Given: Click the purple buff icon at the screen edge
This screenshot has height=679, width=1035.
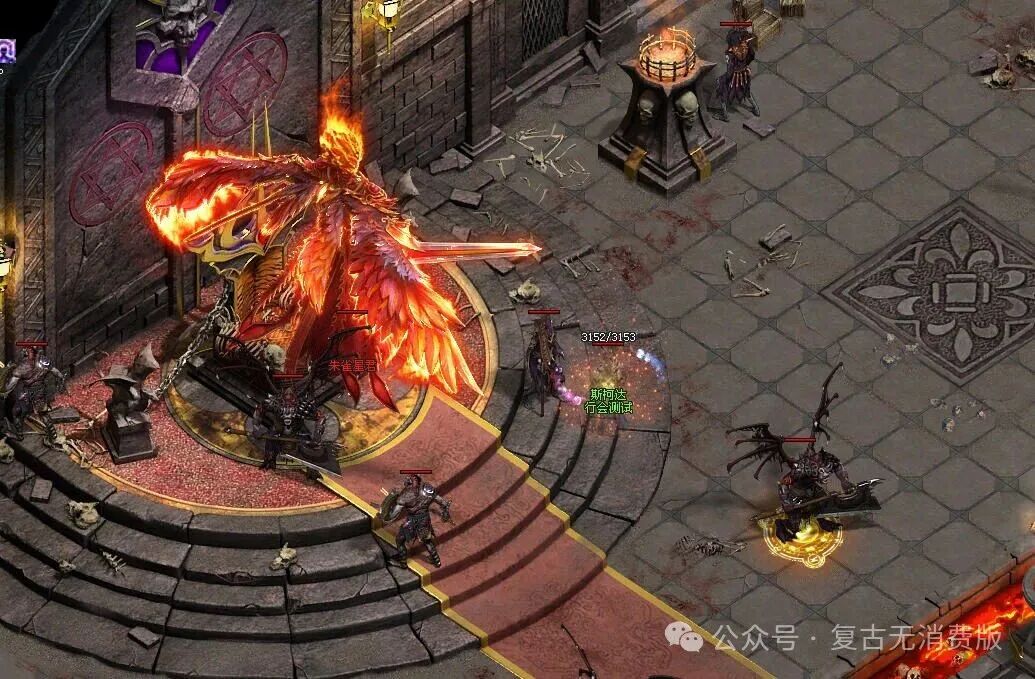Looking at the screenshot, I should (6, 50).
